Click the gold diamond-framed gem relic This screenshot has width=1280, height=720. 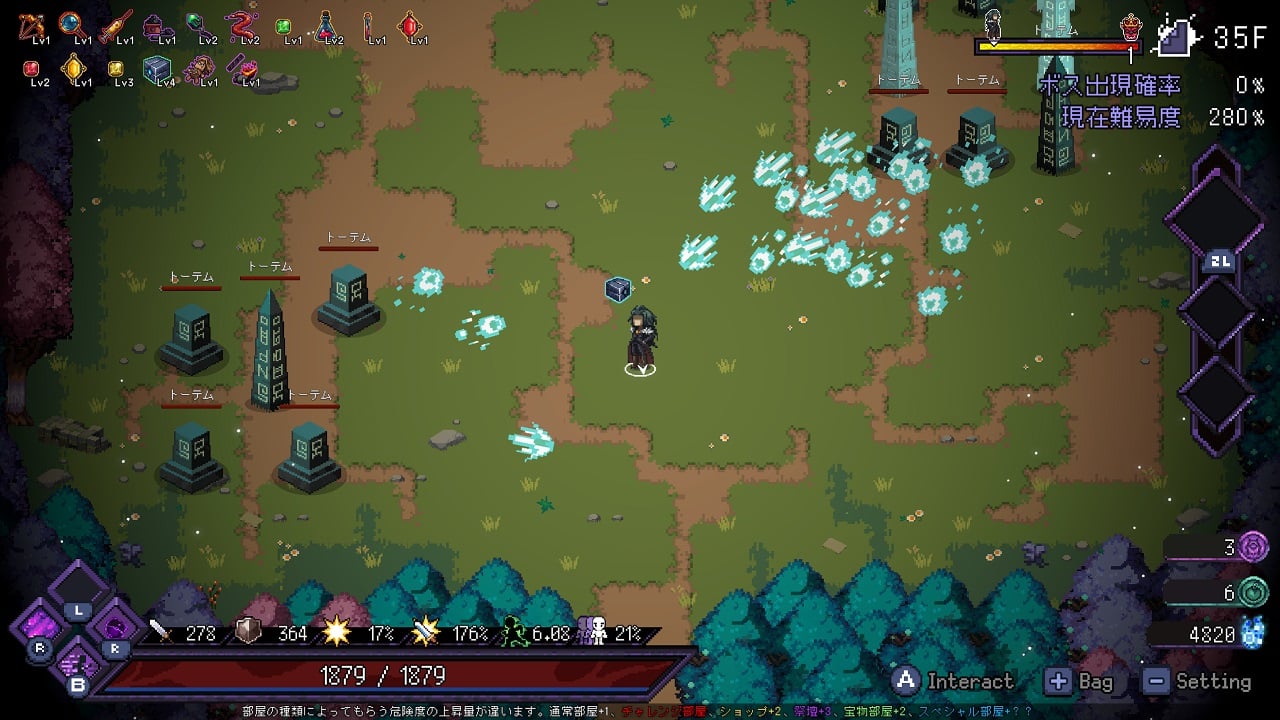click(x=72, y=67)
